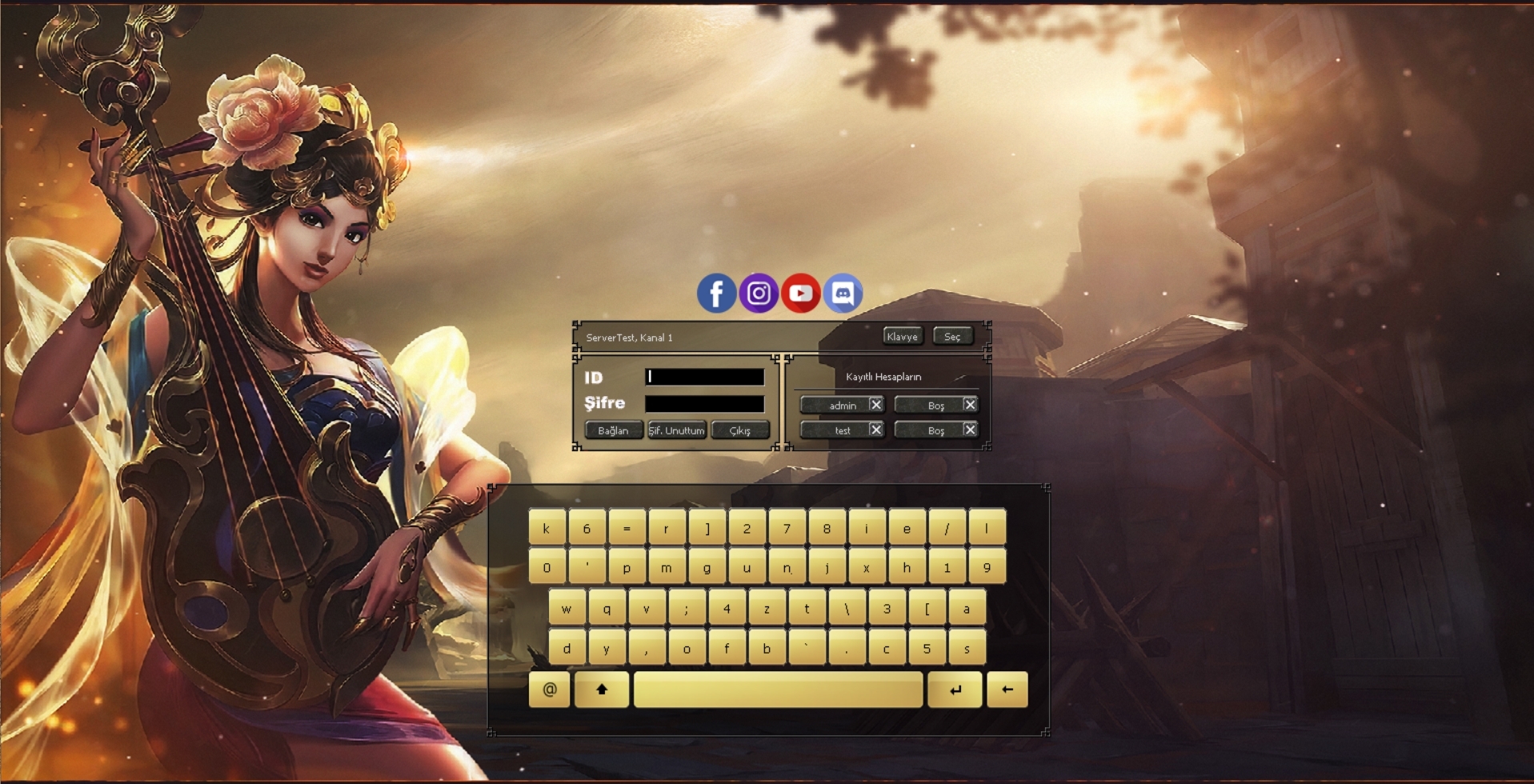1534x784 pixels.
Task: Delete the saved test account entry
Action: tap(876, 430)
